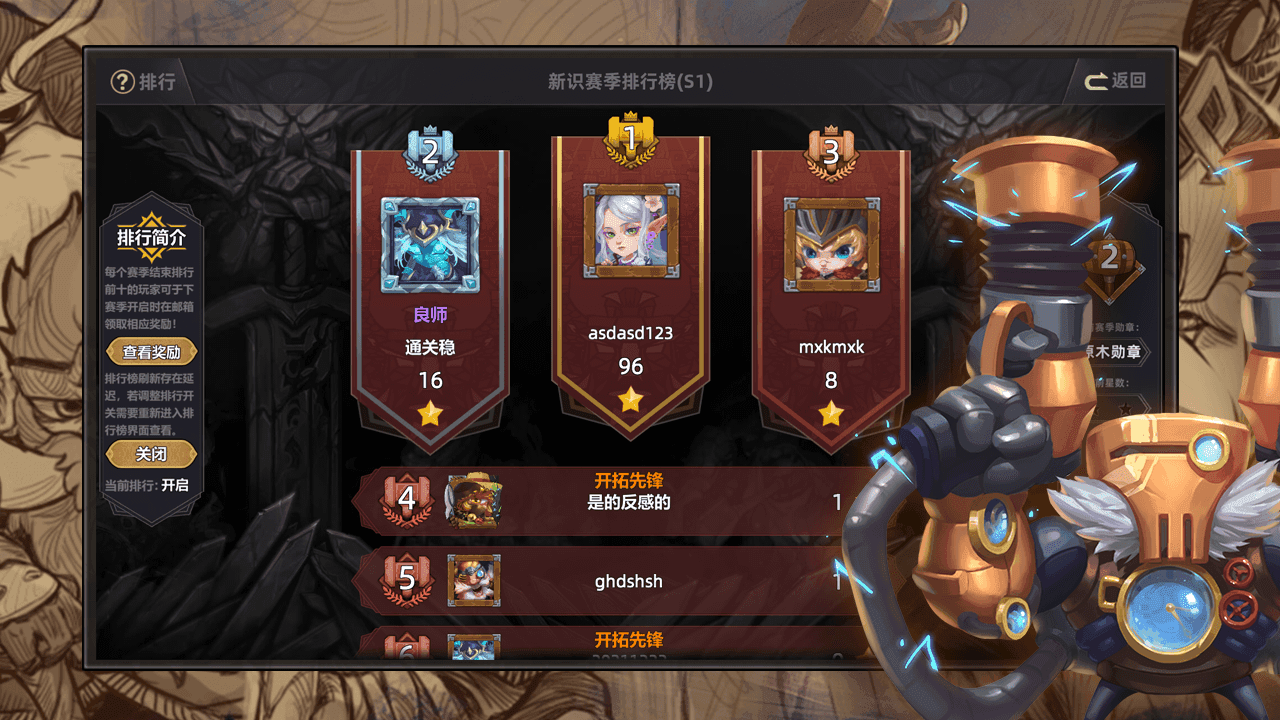Click the bronze rank 3 medal badge
The image size is (1280, 720).
coord(831,152)
